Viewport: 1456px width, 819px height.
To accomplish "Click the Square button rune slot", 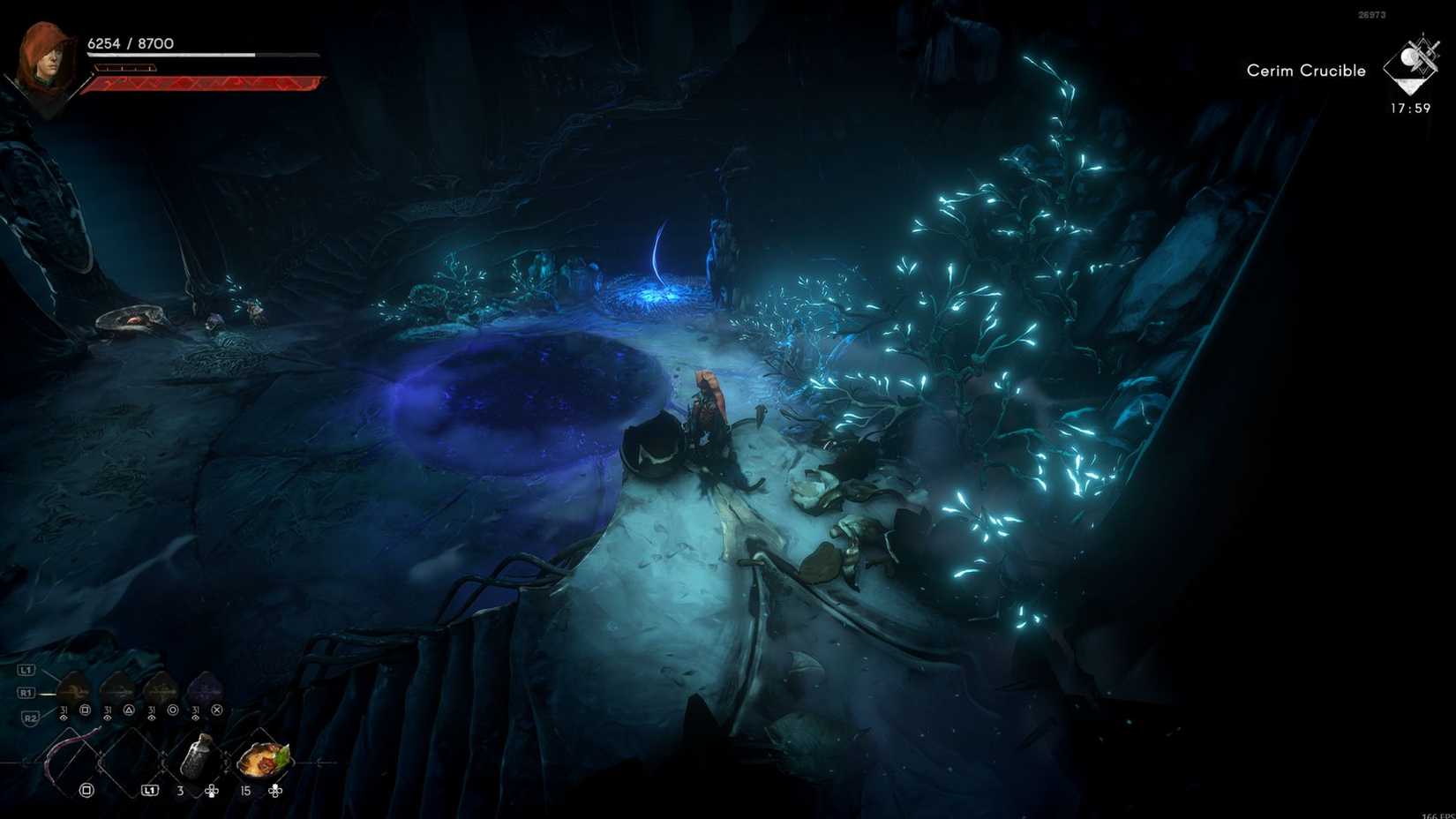I will 86,710.
